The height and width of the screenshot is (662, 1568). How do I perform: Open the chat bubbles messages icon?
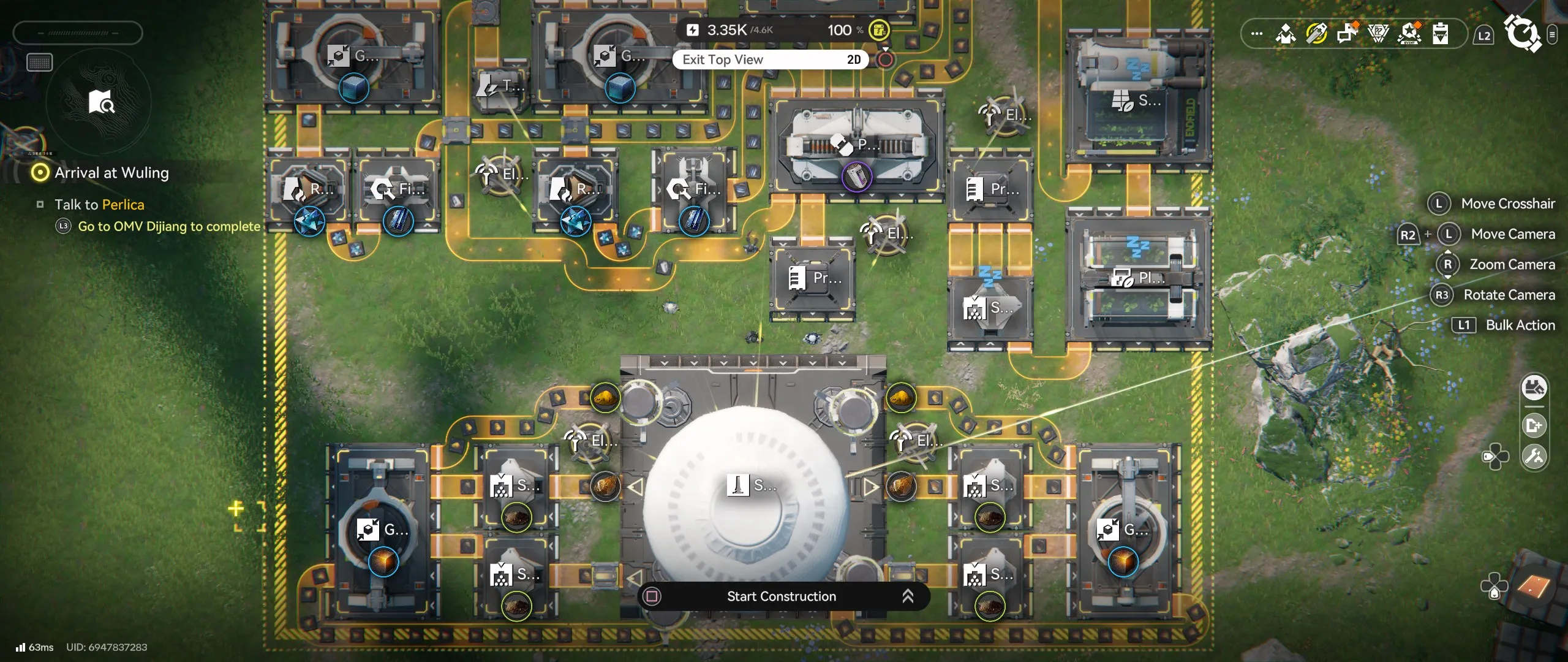[x=1347, y=33]
